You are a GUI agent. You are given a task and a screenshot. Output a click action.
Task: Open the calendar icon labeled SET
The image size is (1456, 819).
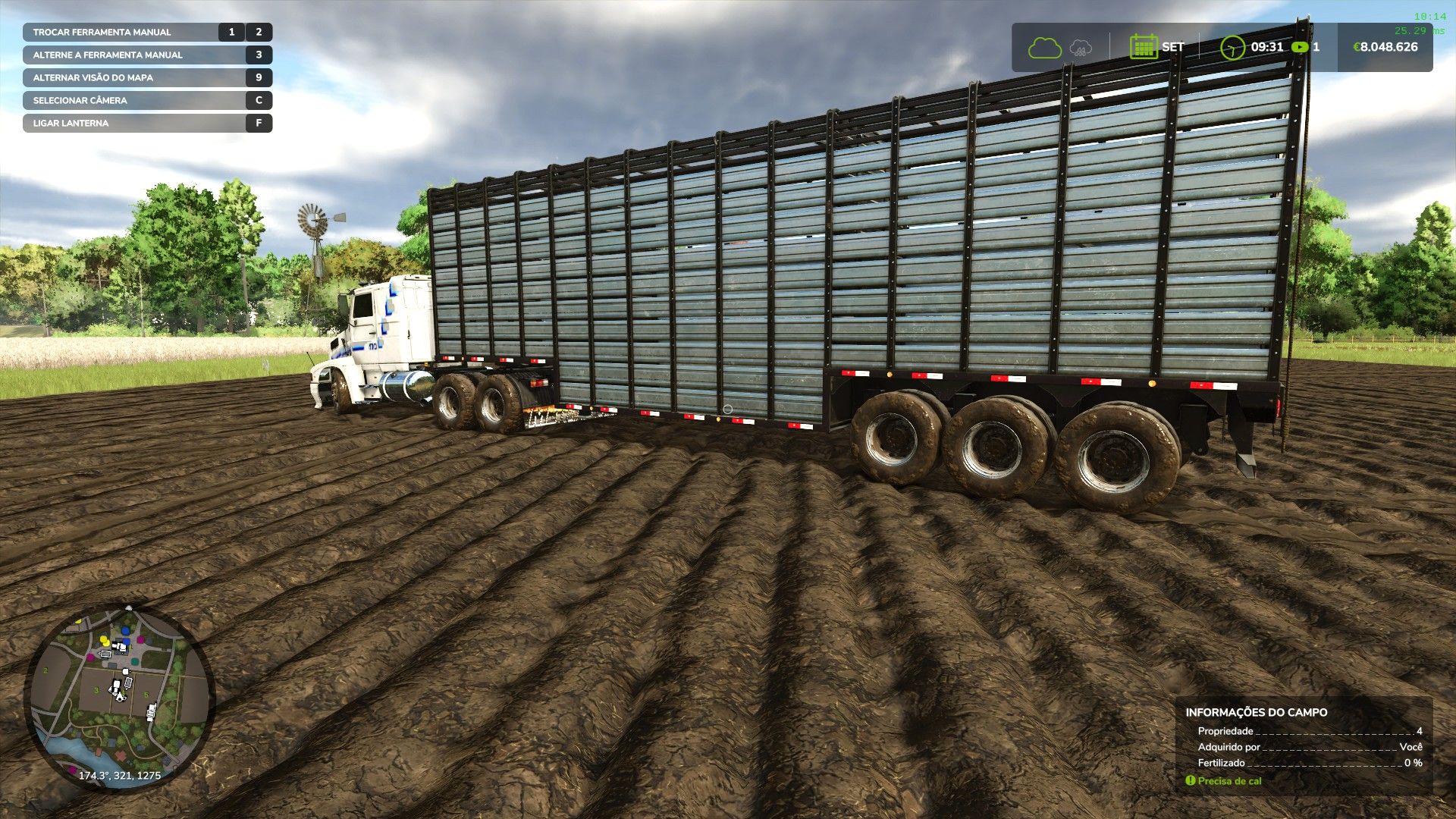pos(1143,47)
